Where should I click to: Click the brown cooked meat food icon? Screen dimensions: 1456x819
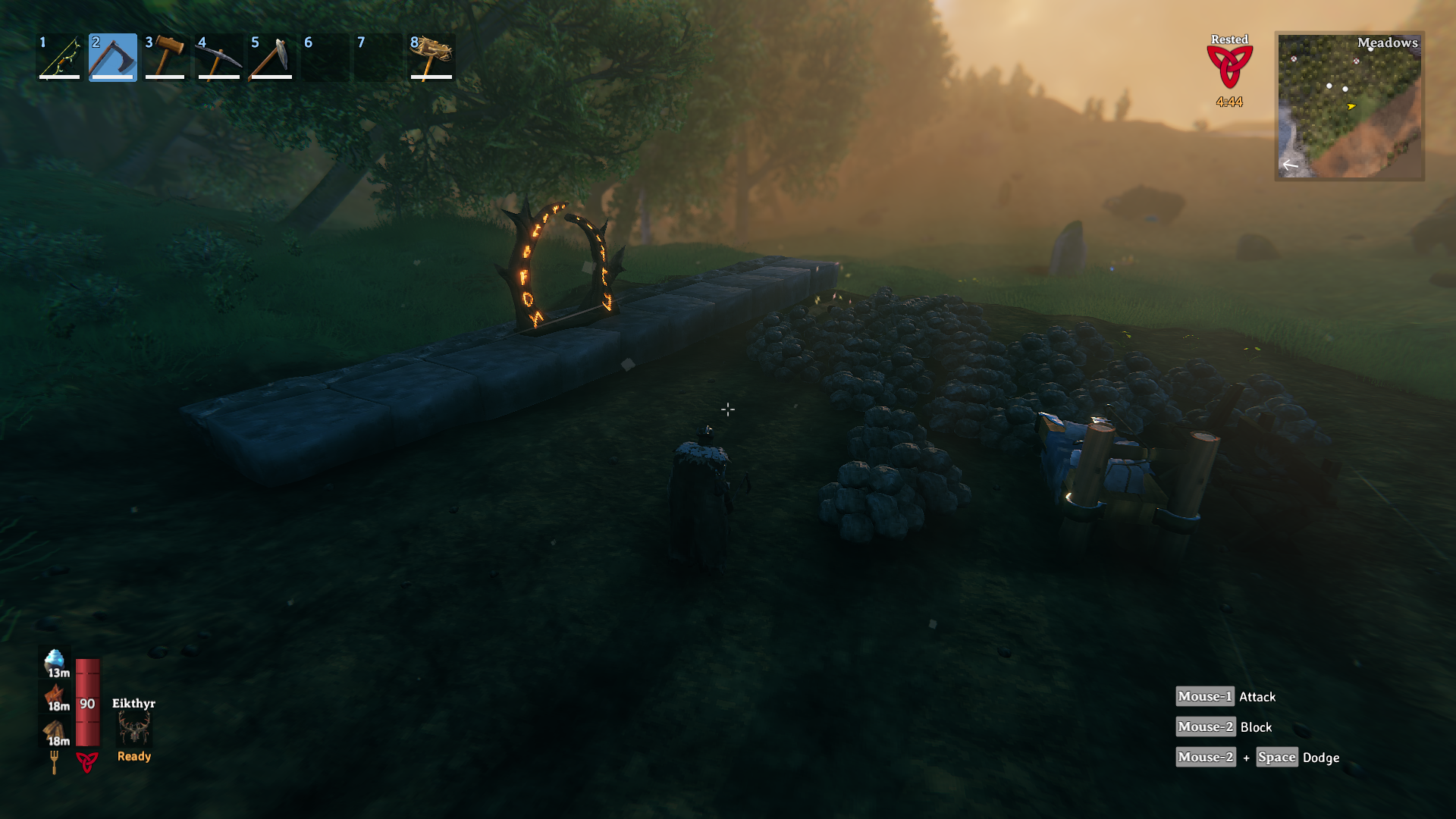pyautogui.click(x=55, y=731)
